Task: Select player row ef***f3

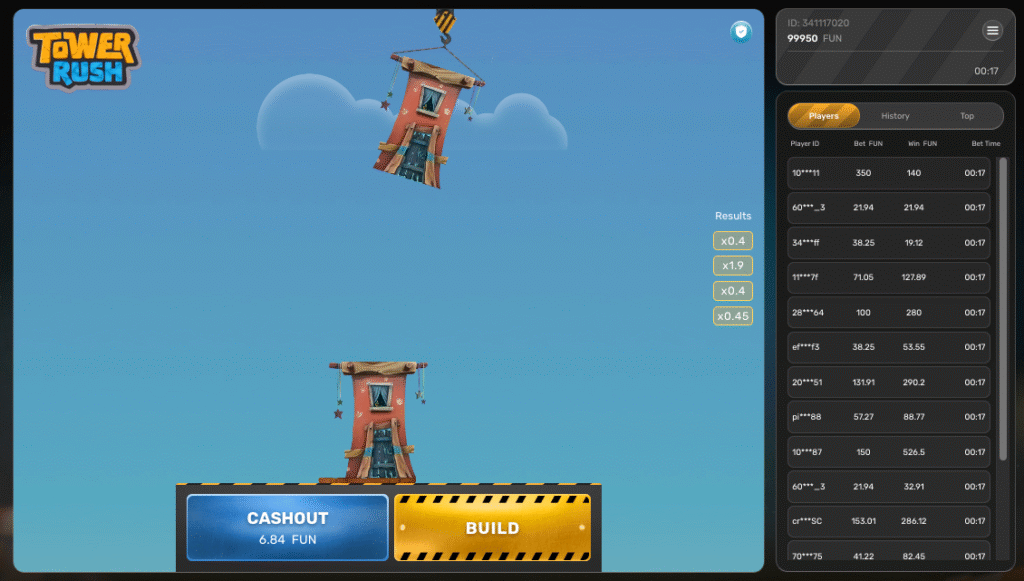Action: click(x=888, y=347)
